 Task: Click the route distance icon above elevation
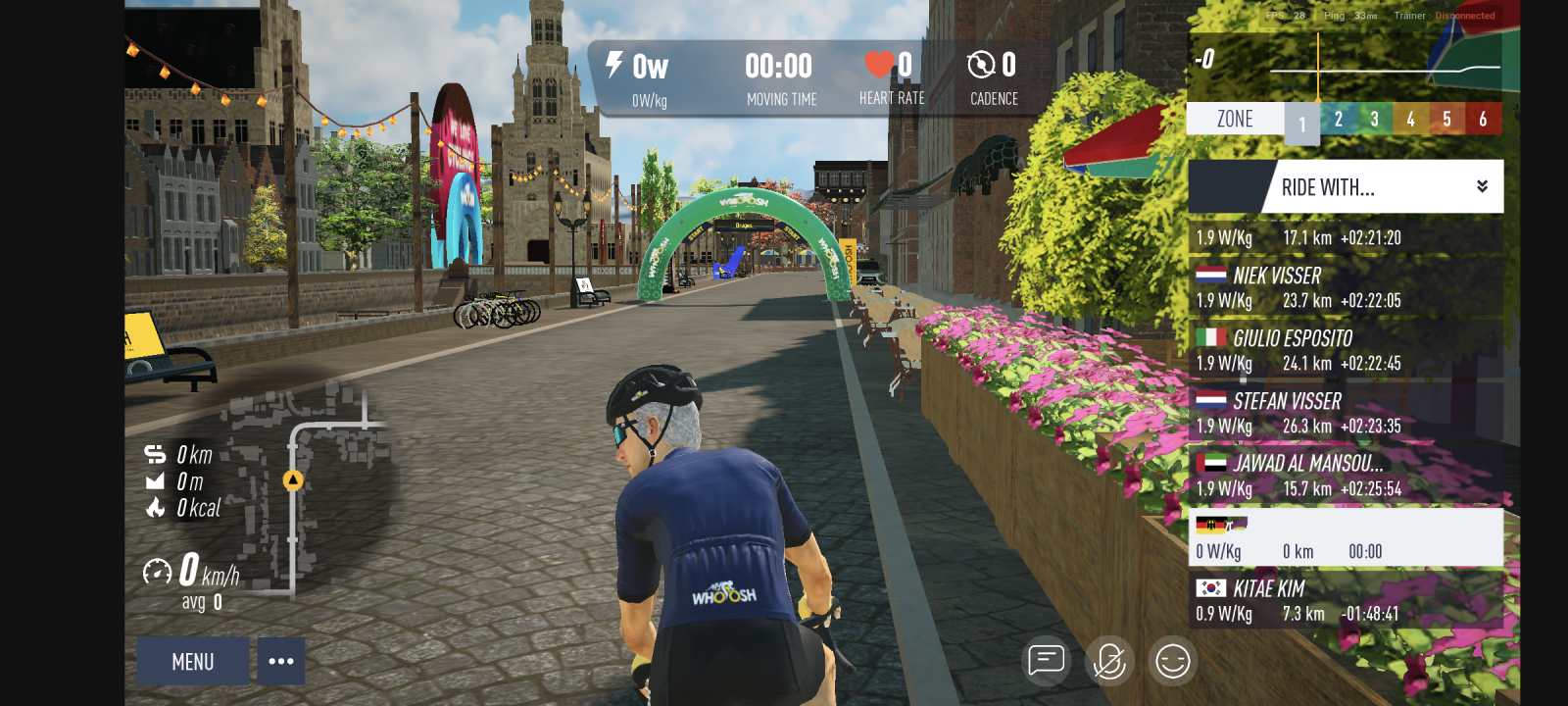(x=154, y=454)
